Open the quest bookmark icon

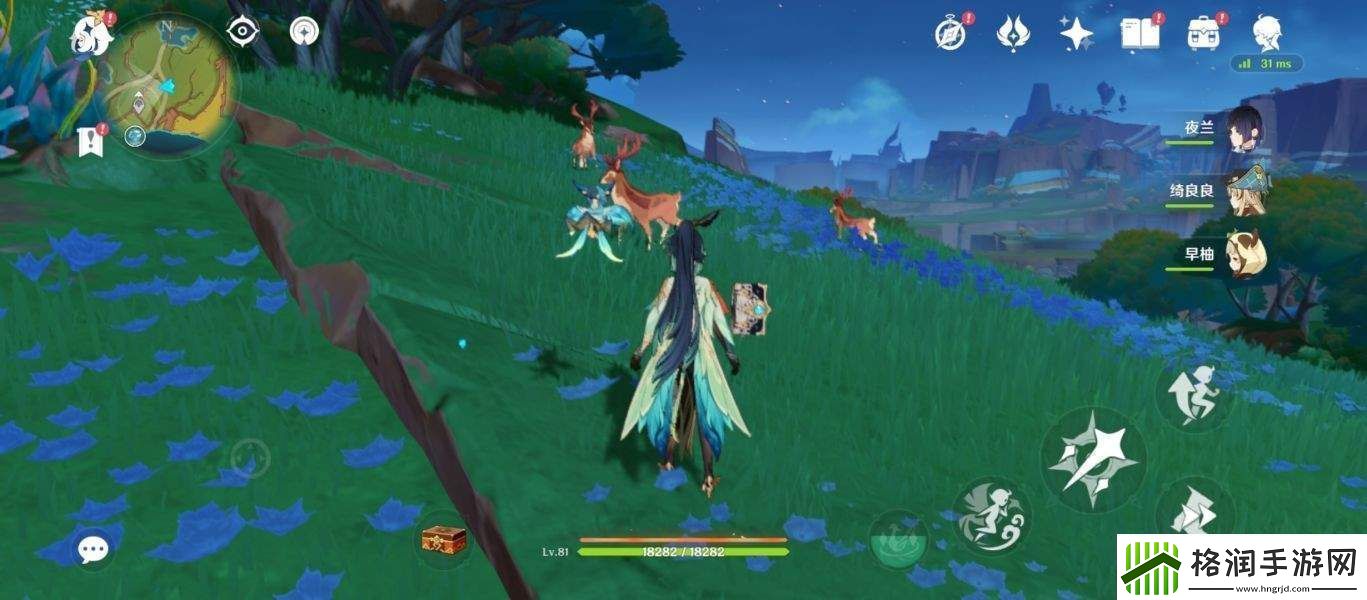coord(91,142)
